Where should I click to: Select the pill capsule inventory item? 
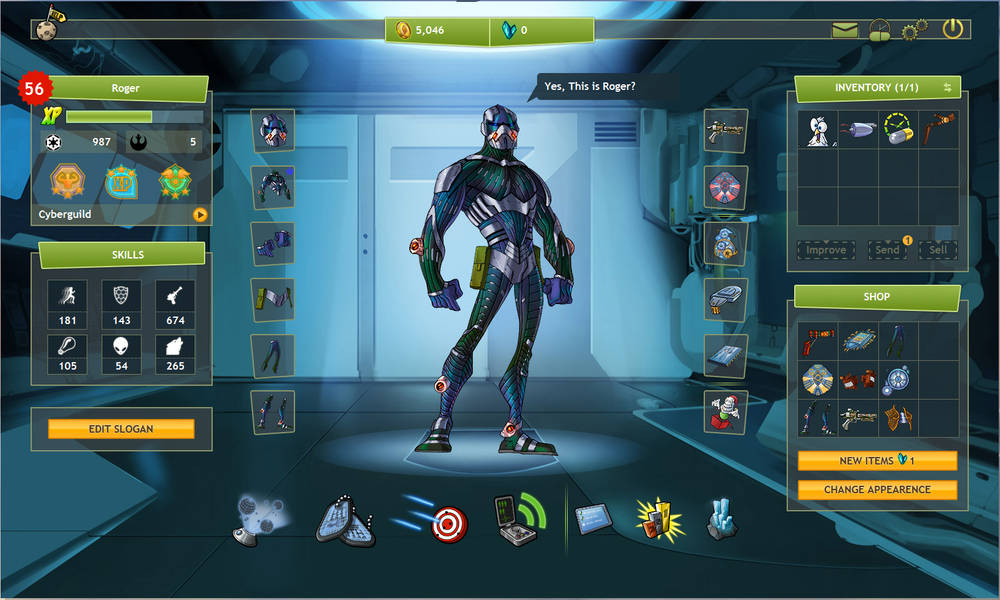(x=897, y=130)
